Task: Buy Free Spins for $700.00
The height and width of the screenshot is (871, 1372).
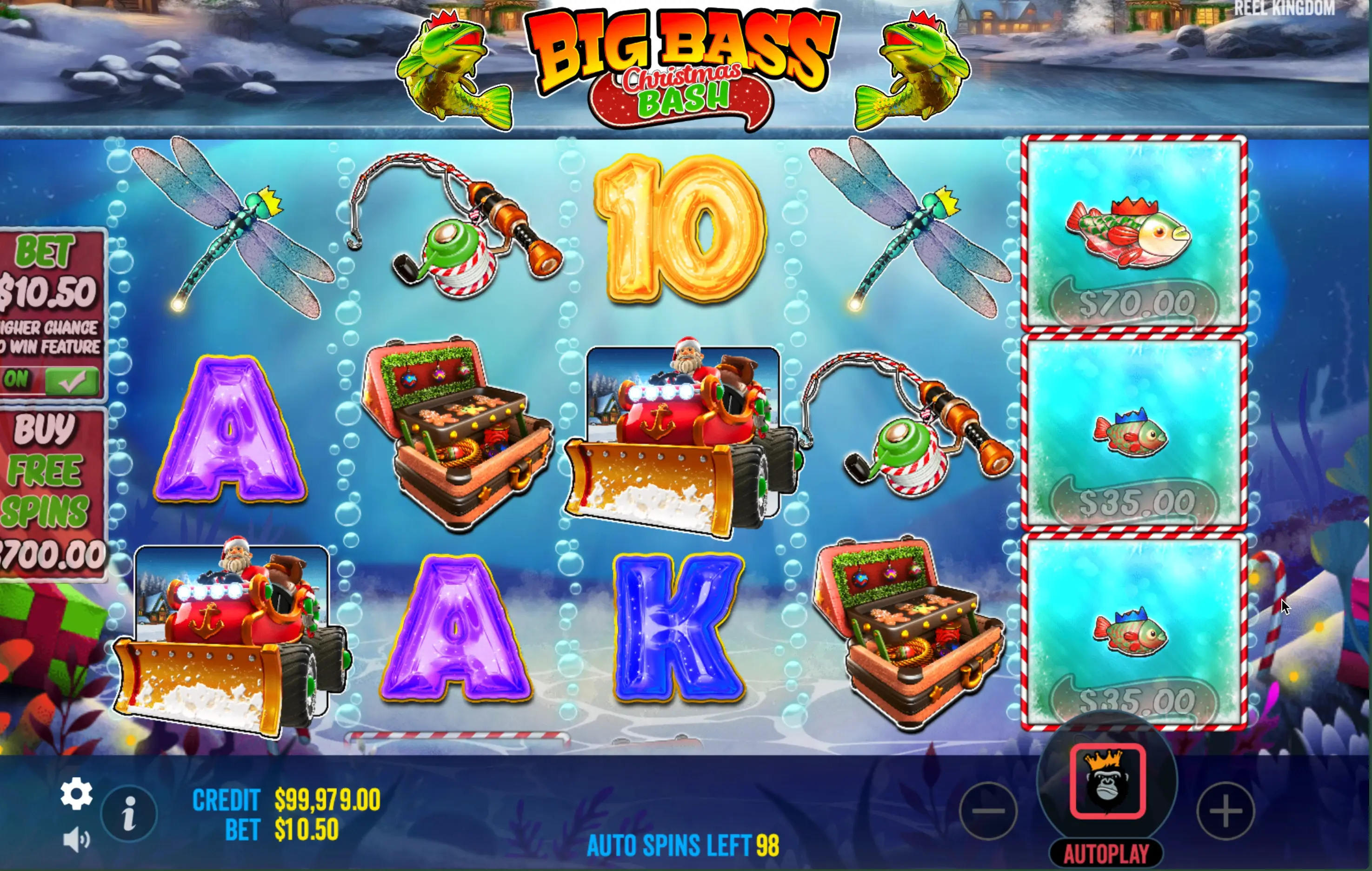Action: pyautogui.click(x=51, y=493)
